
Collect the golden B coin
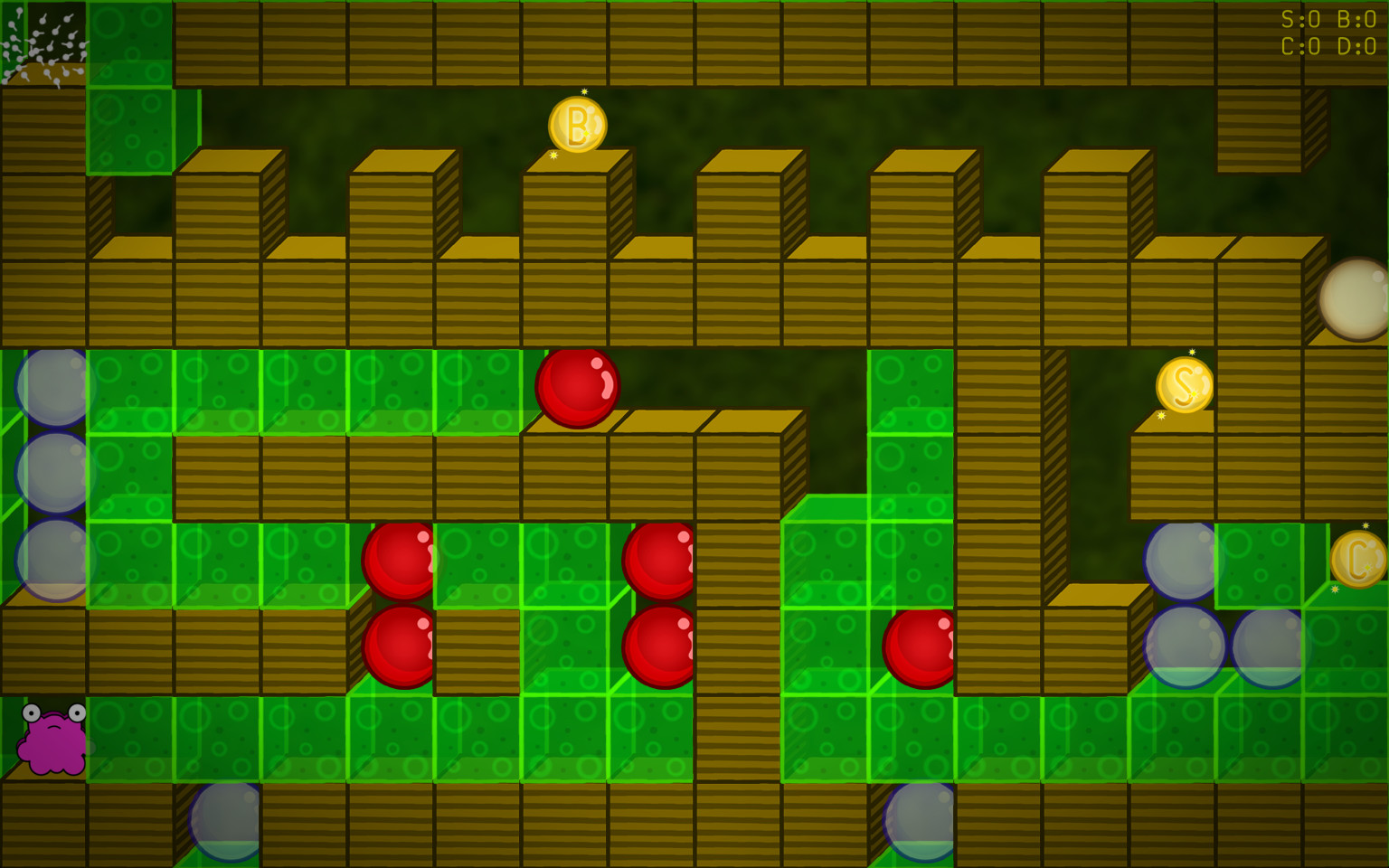579,125
